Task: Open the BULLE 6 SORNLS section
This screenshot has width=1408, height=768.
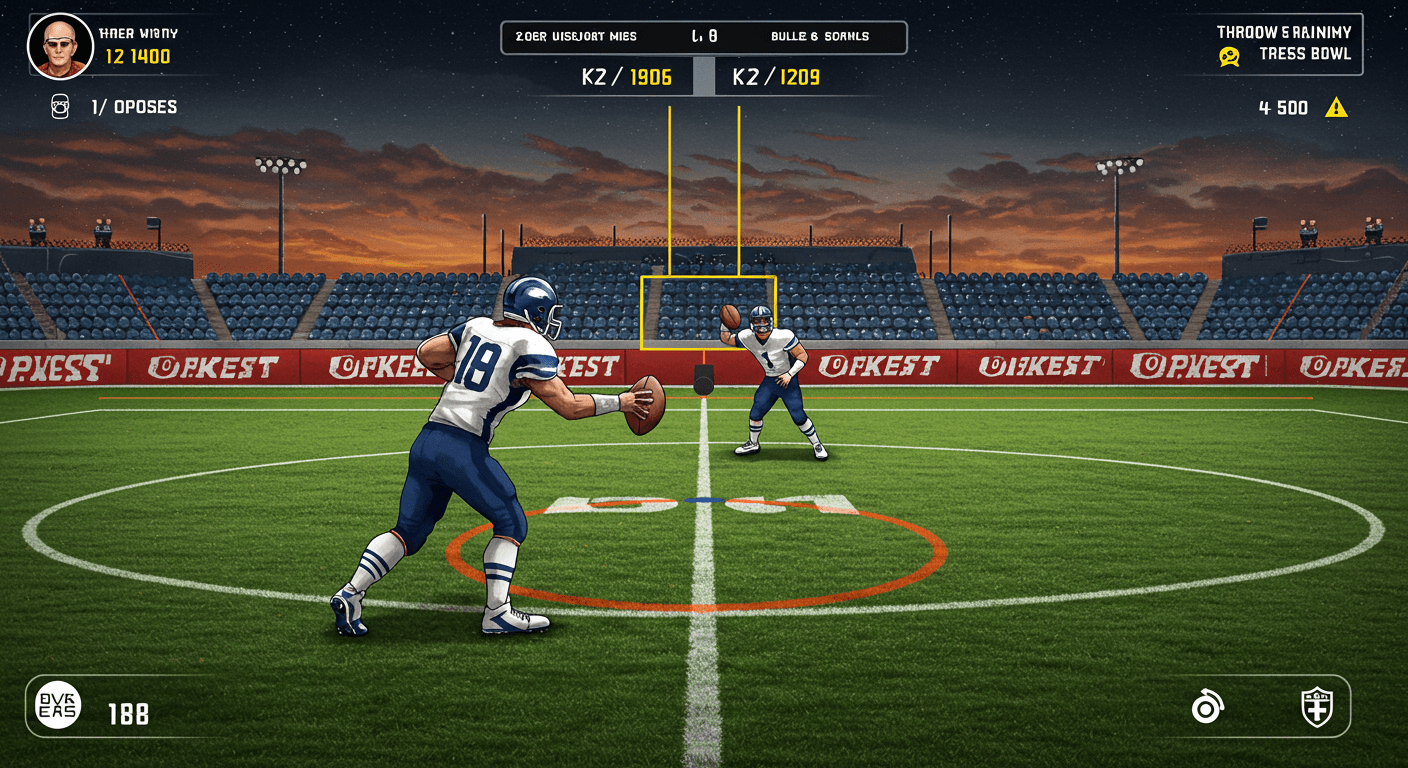Action: pyautogui.click(x=820, y=36)
